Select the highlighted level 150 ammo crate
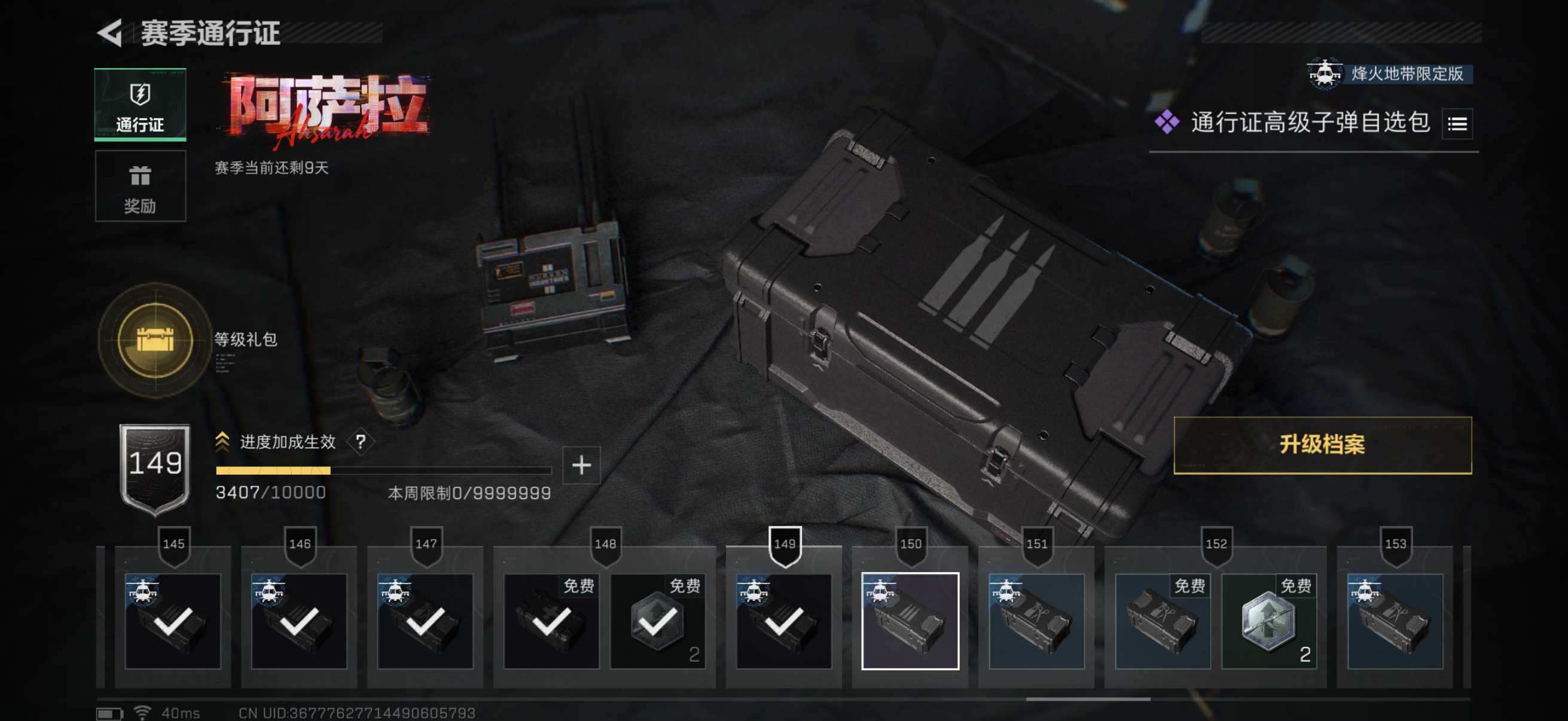1568x721 pixels. click(910, 621)
